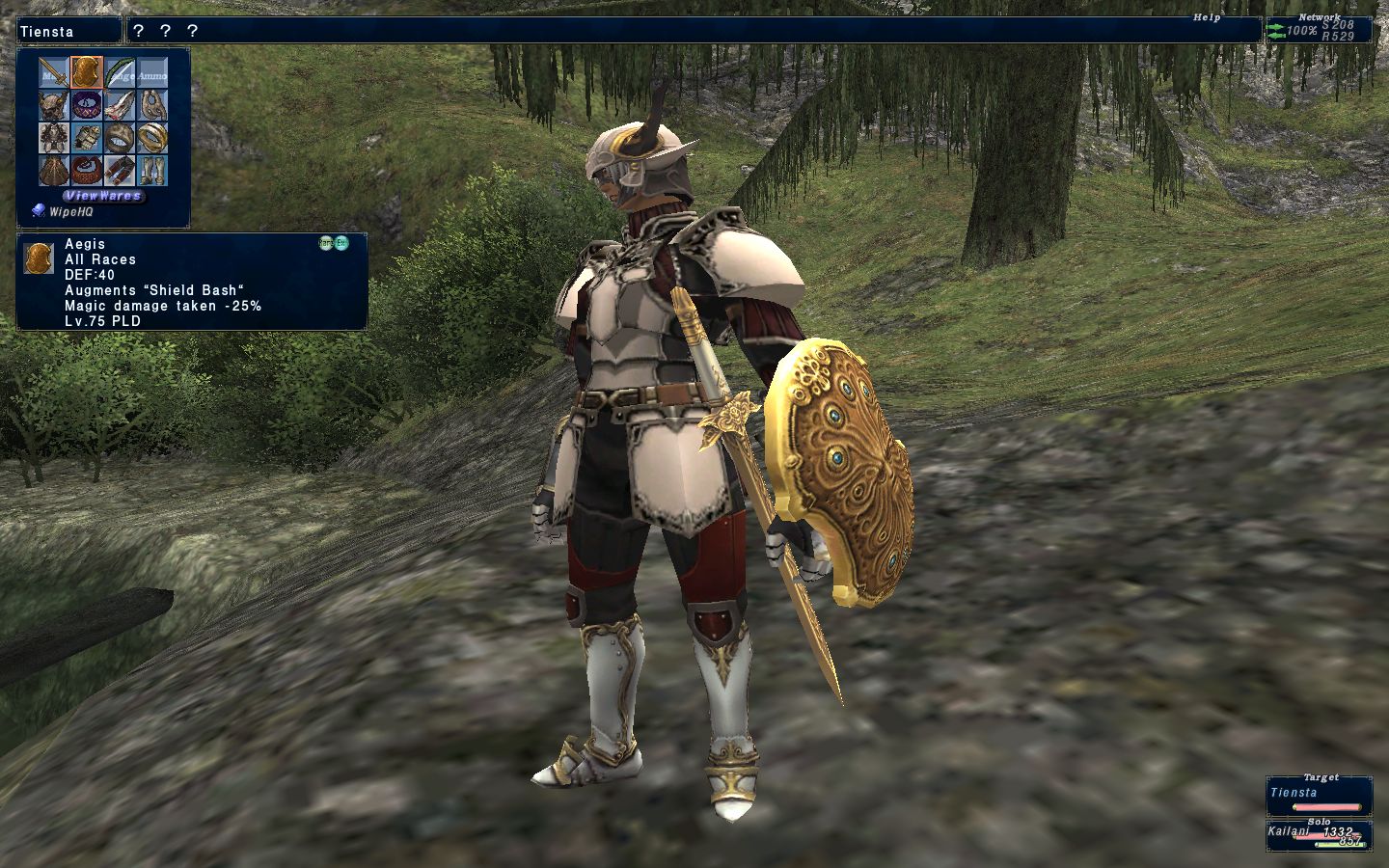1389x868 pixels.
Task: Select the WipeHQ linkshell entry
Action: (x=70, y=211)
